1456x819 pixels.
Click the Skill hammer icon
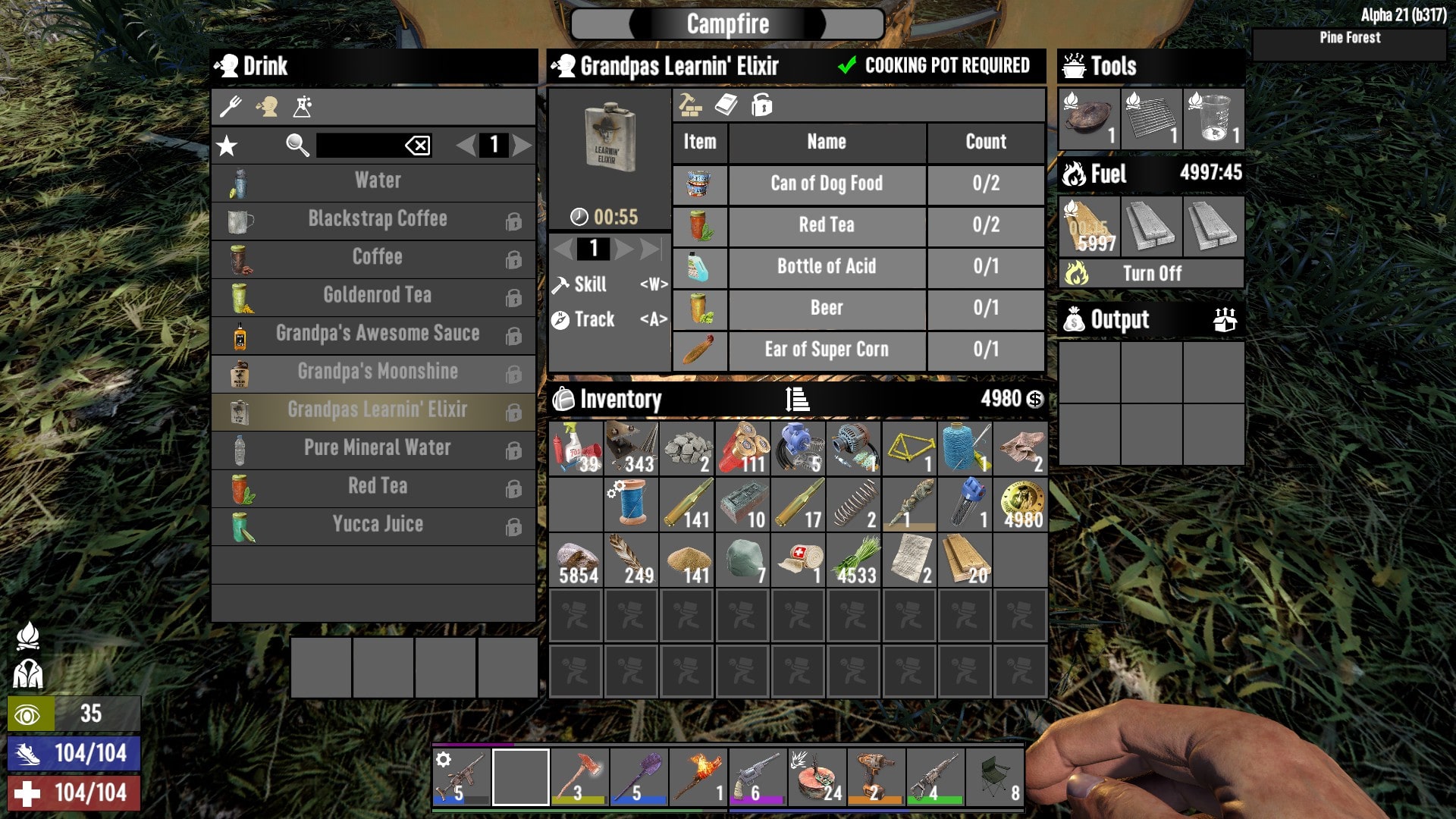(562, 284)
